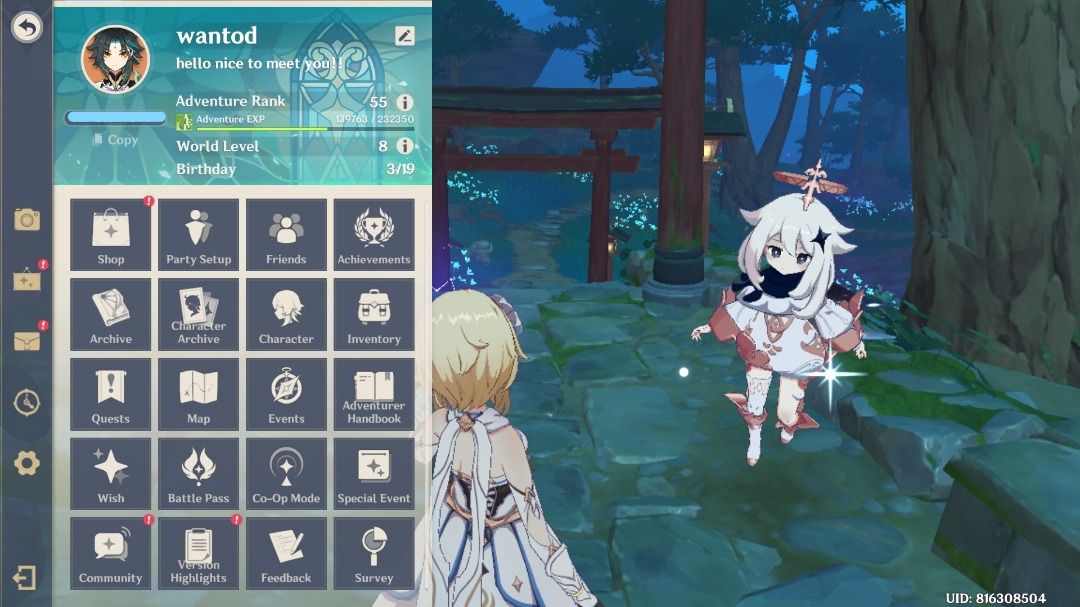
Task: Open the Battle Pass
Action: pos(198,474)
